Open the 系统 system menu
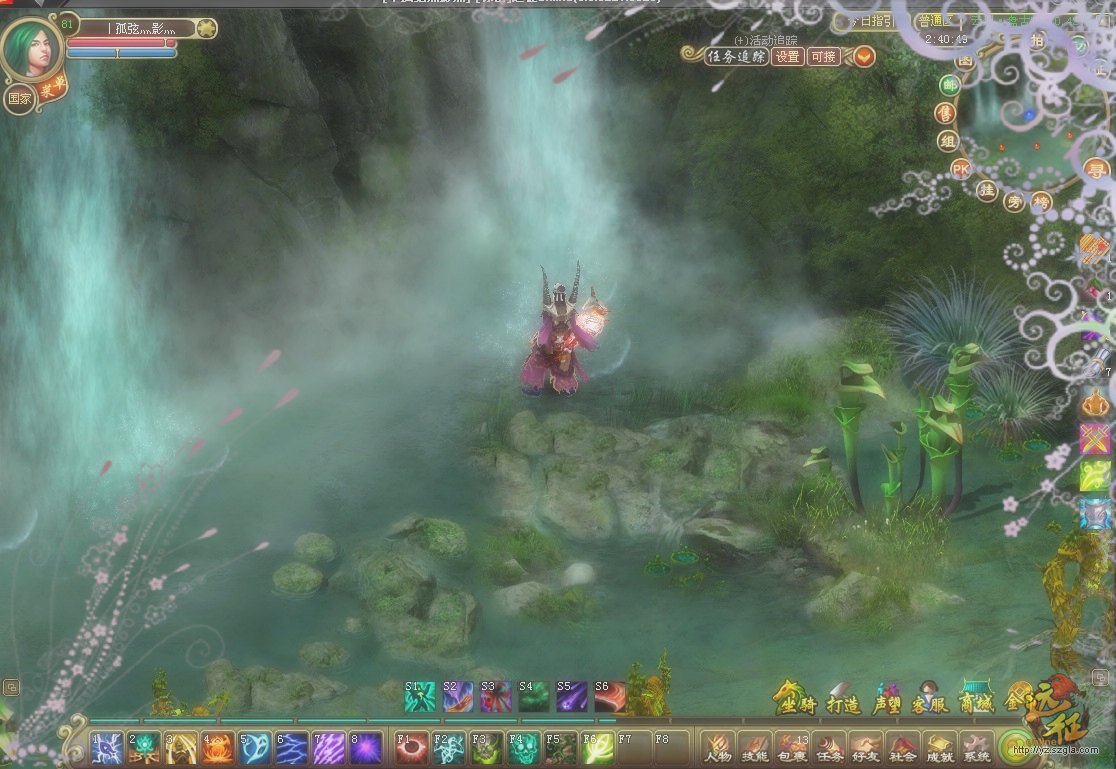This screenshot has width=1116, height=769. (975, 747)
